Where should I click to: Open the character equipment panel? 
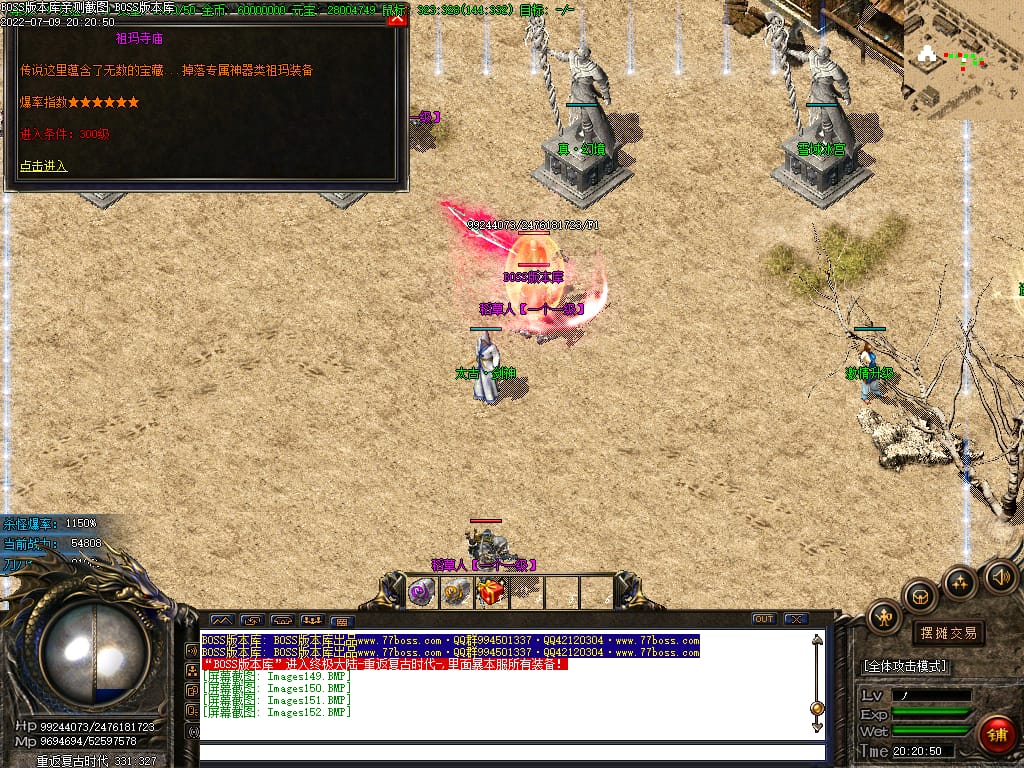coord(884,616)
